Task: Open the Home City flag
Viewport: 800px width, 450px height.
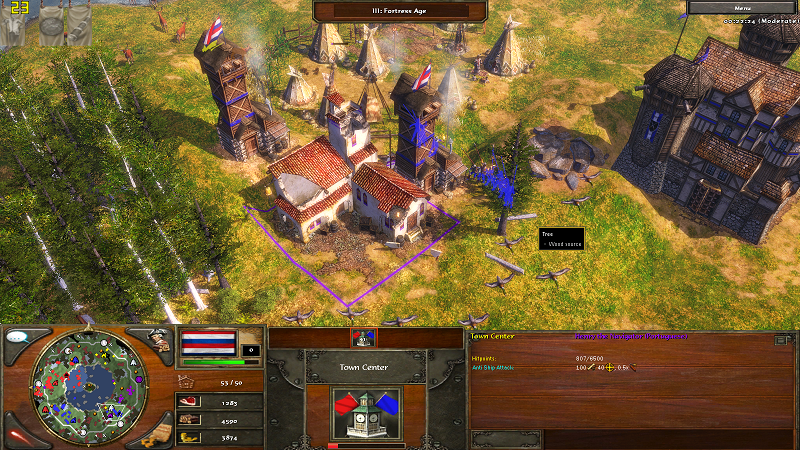Action: pyautogui.click(x=208, y=344)
